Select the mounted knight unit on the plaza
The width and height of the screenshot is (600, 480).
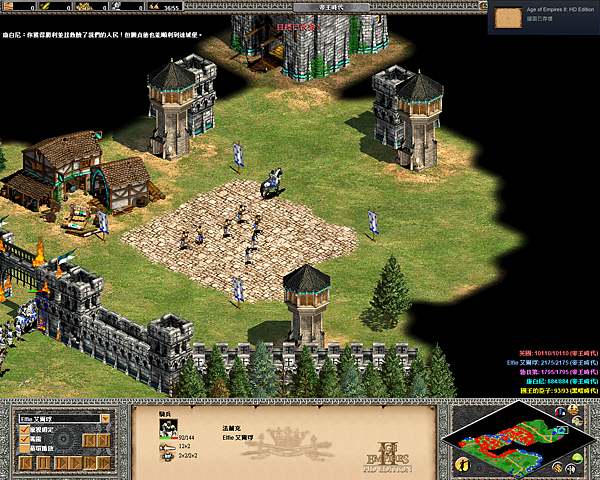pyautogui.click(x=270, y=185)
